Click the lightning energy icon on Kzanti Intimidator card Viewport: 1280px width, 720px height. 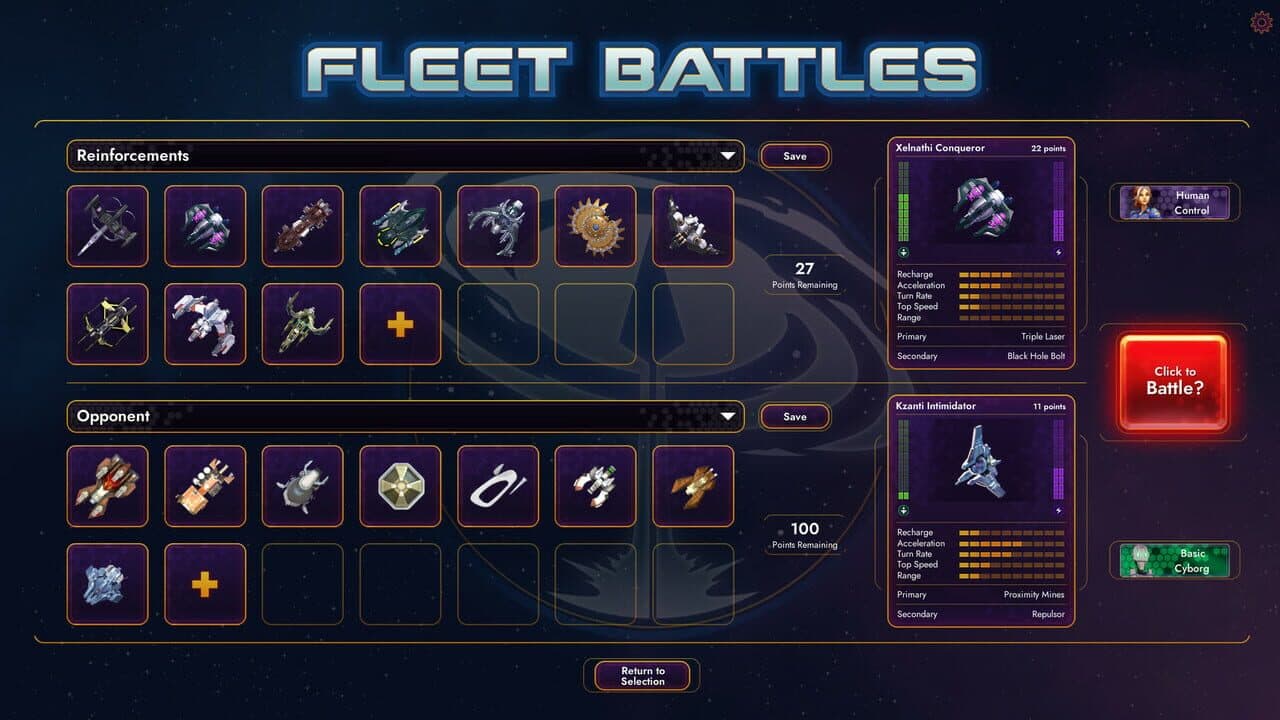click(1060, 508)
